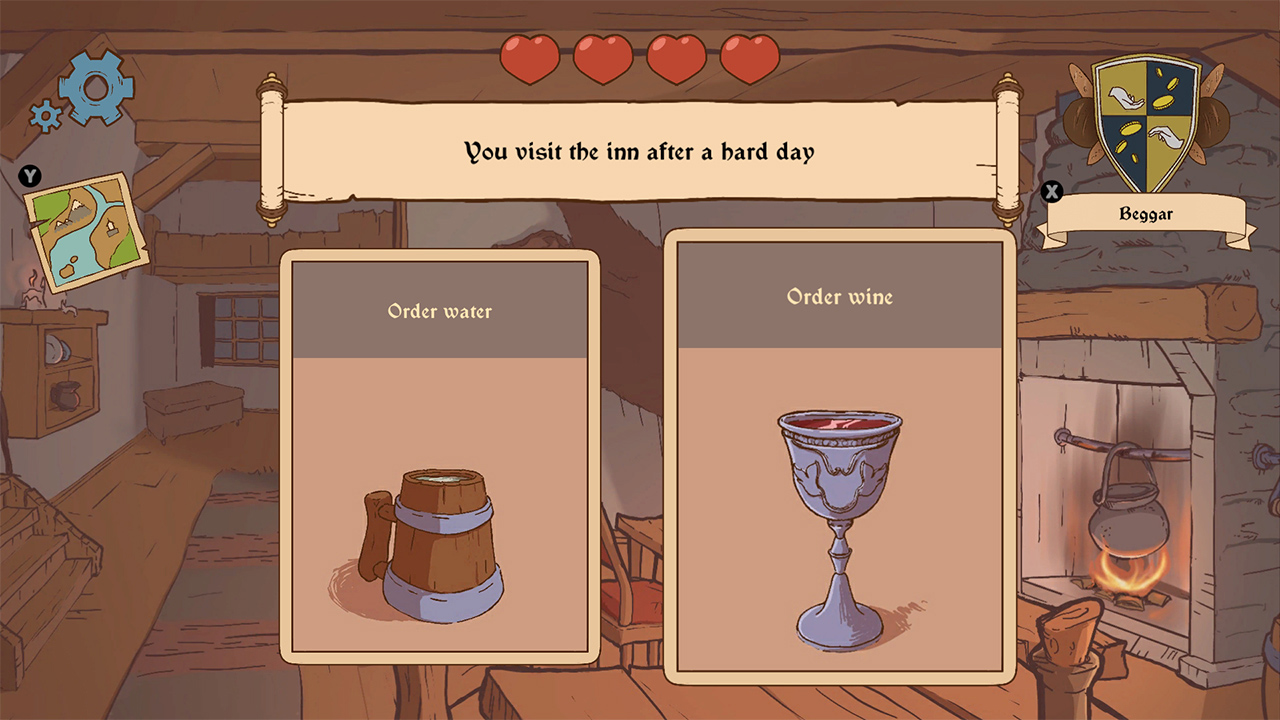Click the second red heart
Viewport: 1280px width, 720px height.
point(603,59)
